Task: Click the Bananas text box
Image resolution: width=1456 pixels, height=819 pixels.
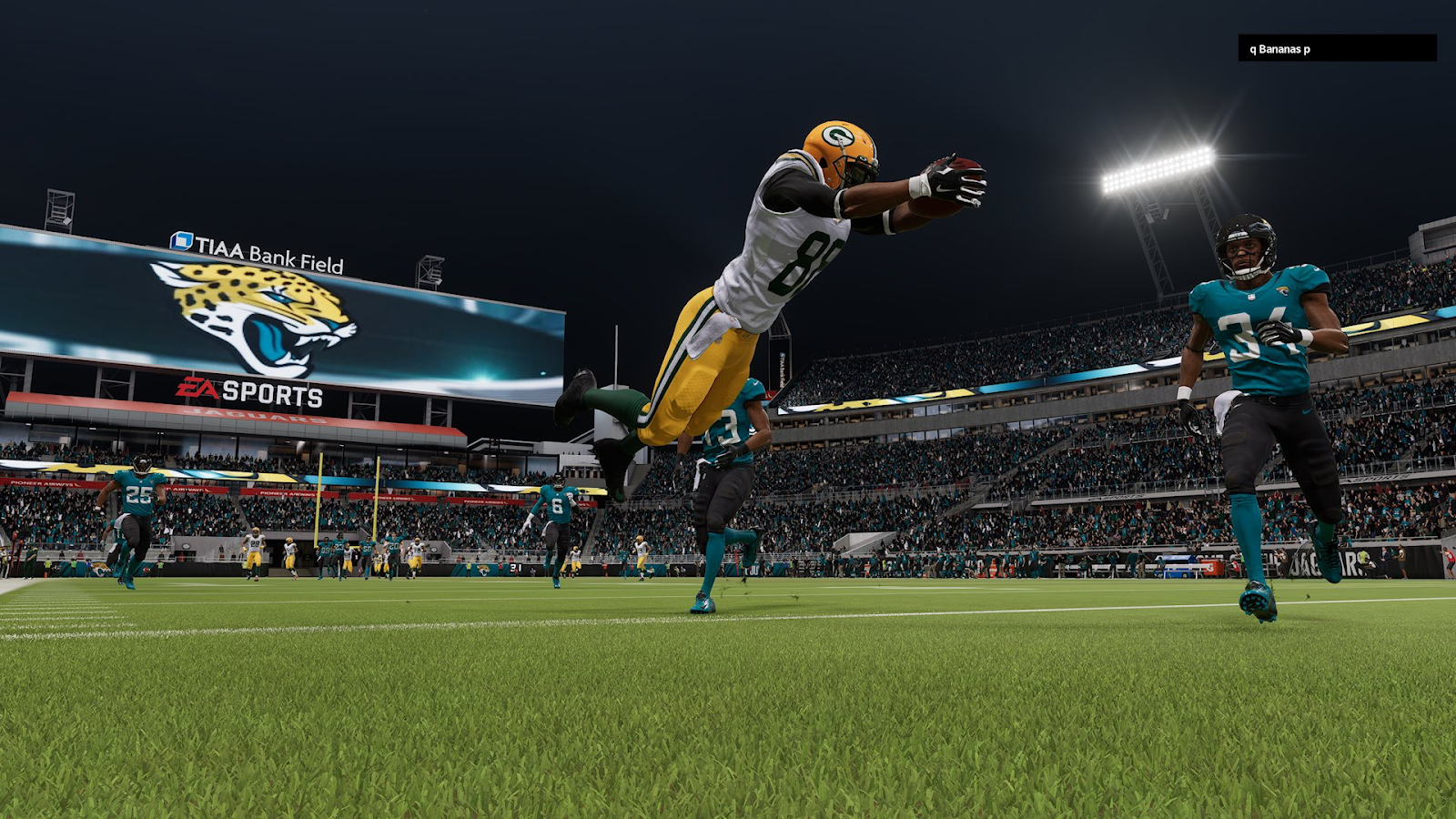Action: (x=1336, y=49)
